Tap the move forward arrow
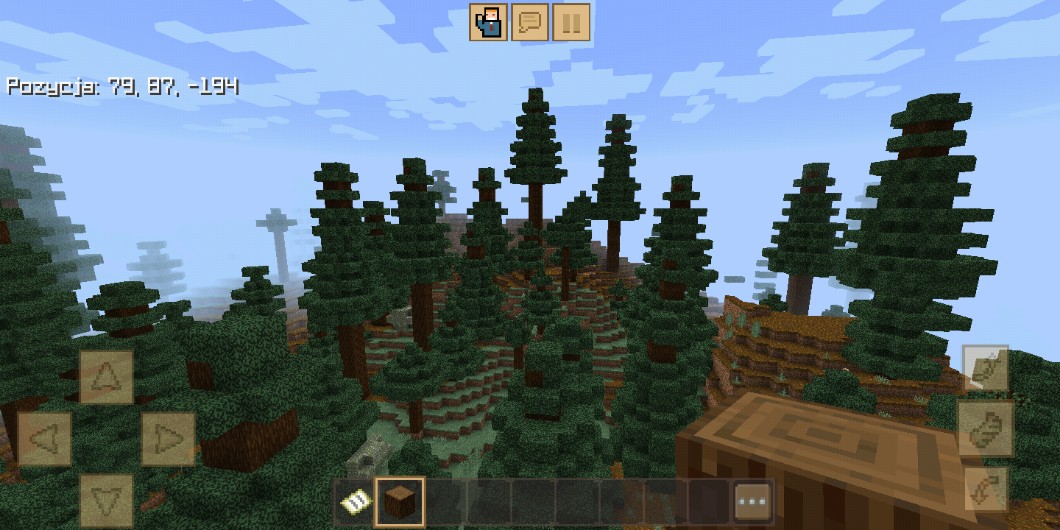 [106, 377]
